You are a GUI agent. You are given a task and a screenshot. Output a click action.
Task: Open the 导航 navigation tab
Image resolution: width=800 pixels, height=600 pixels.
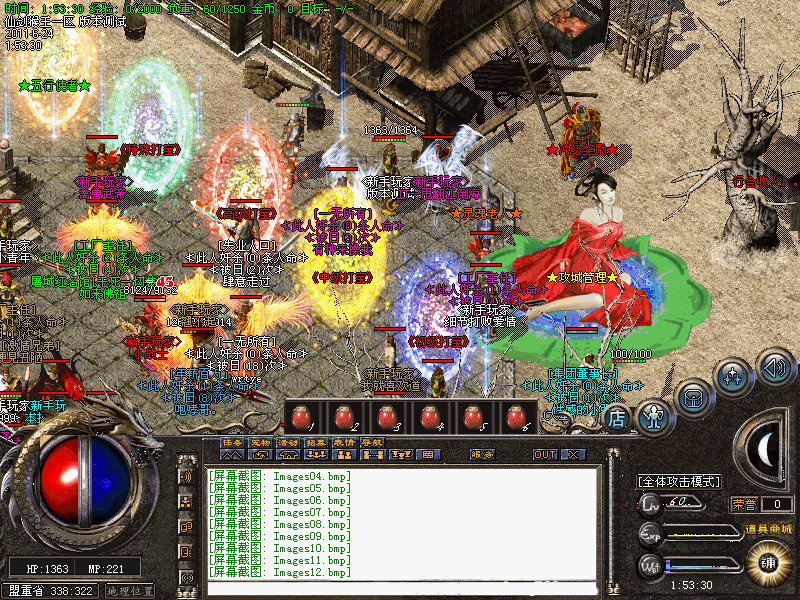[x=372, y=441]
